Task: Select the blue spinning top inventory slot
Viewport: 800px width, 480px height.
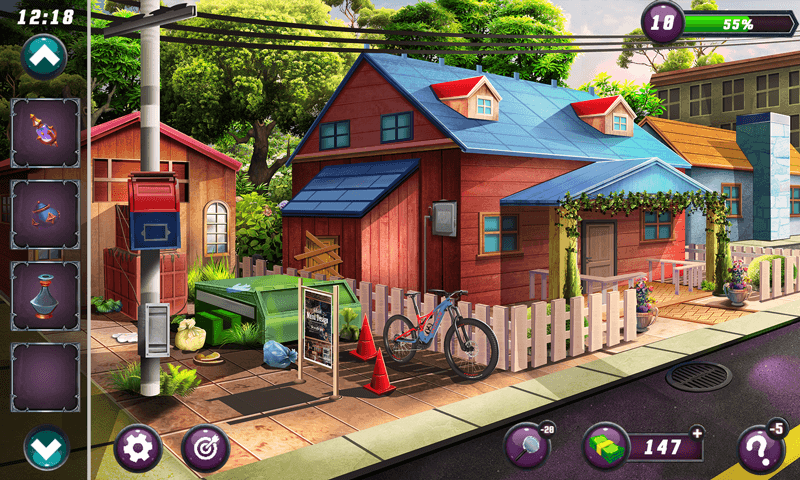Action: coord(45,214)
